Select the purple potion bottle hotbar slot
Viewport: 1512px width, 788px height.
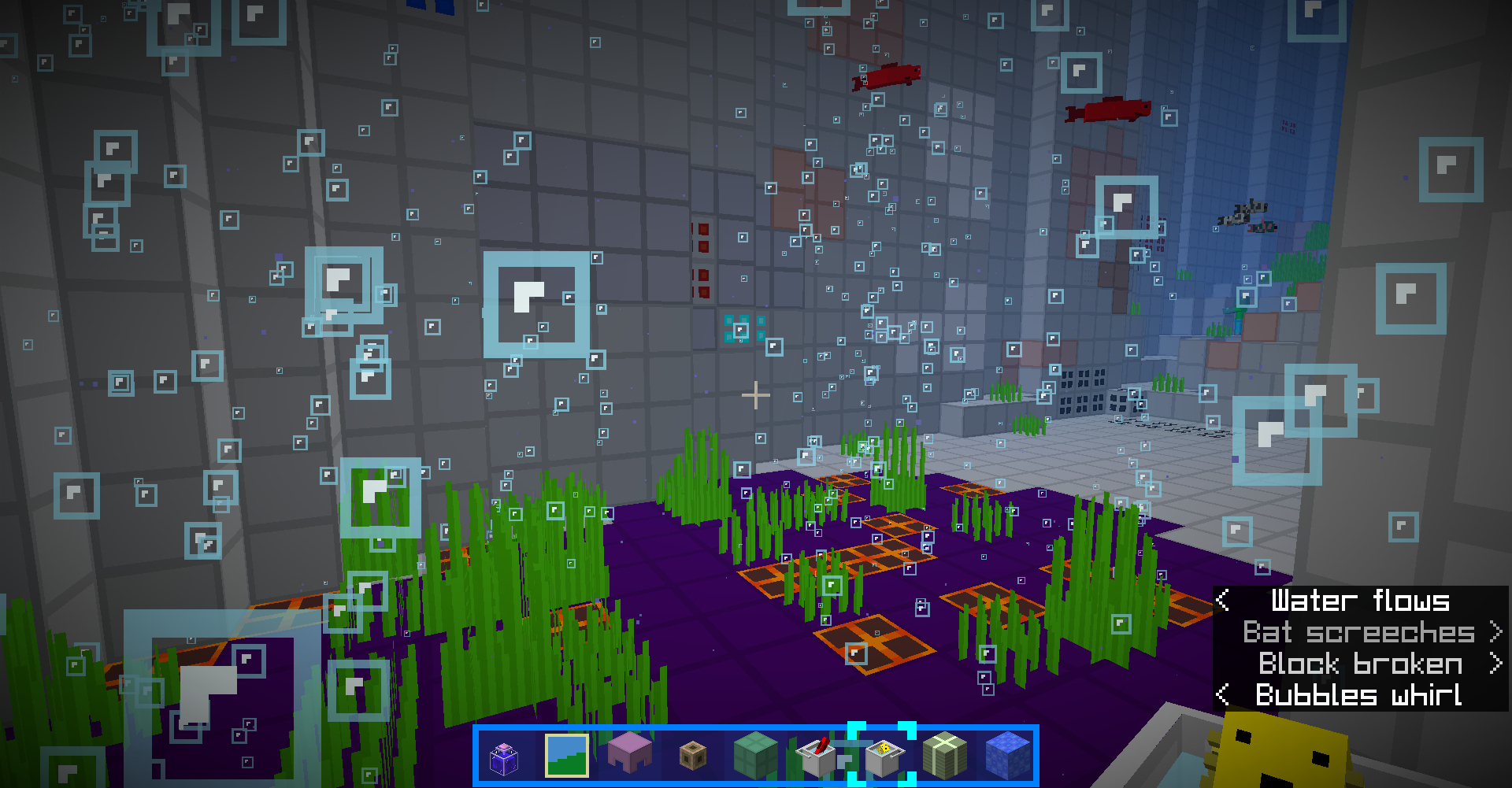504,757
